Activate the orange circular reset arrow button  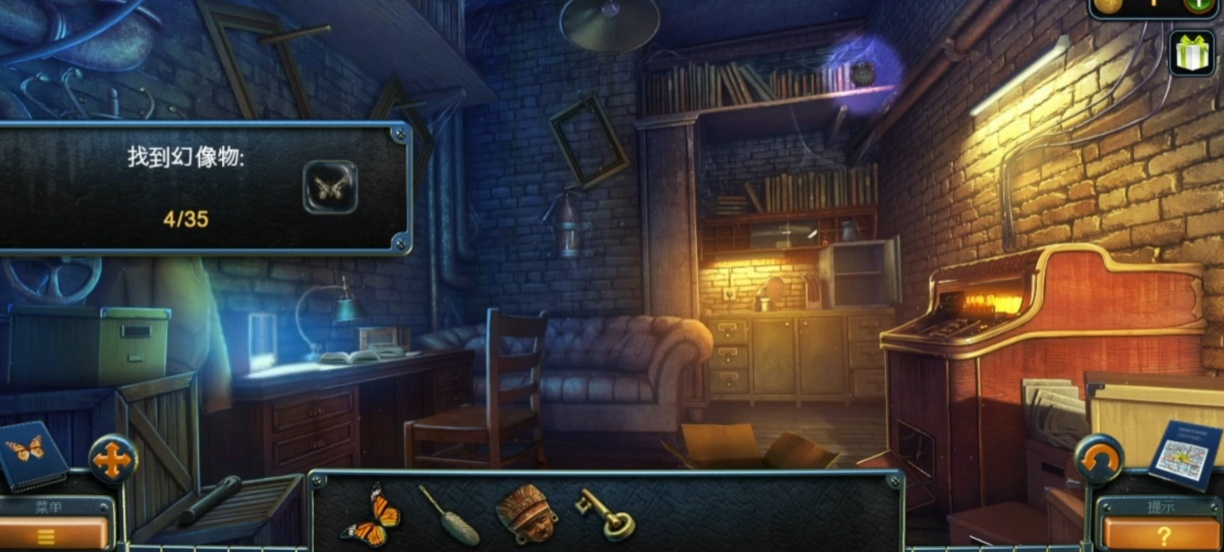1098,458
